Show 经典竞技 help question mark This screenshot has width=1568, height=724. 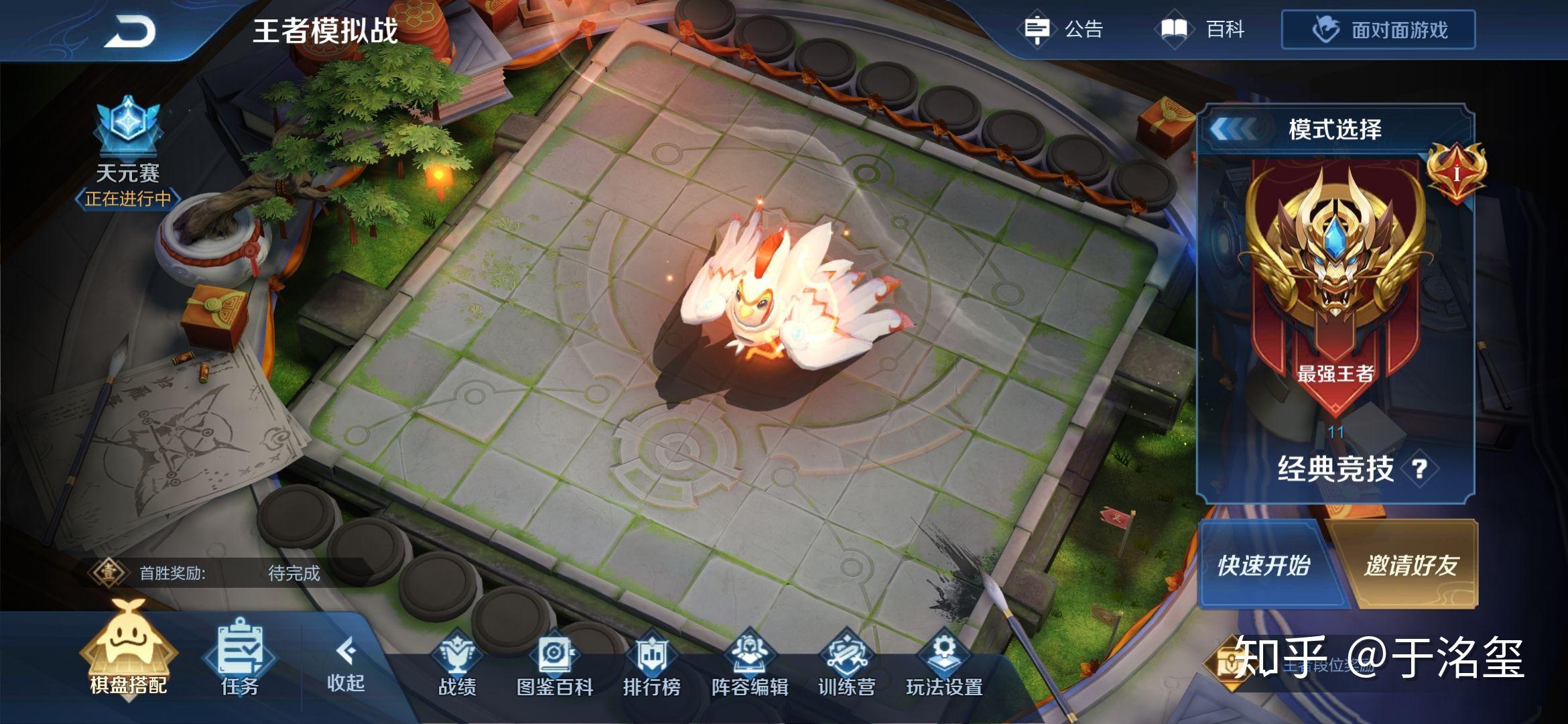click(1419, 469)
